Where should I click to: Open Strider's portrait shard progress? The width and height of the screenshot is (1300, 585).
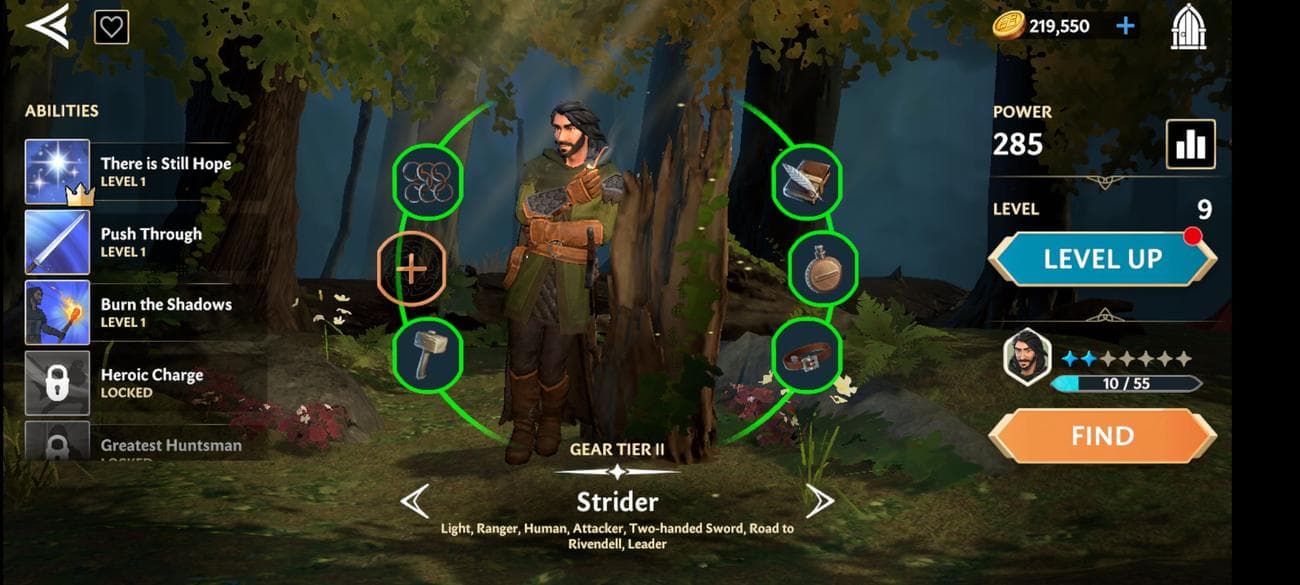click(1027, 358)
